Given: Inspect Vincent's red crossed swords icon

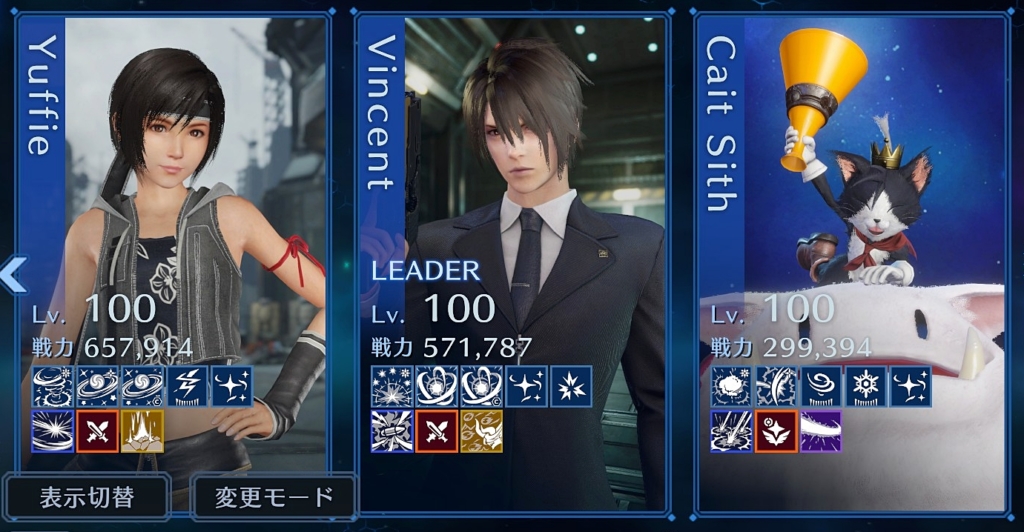Looking at the screenshot, I should tap(437, 431).
